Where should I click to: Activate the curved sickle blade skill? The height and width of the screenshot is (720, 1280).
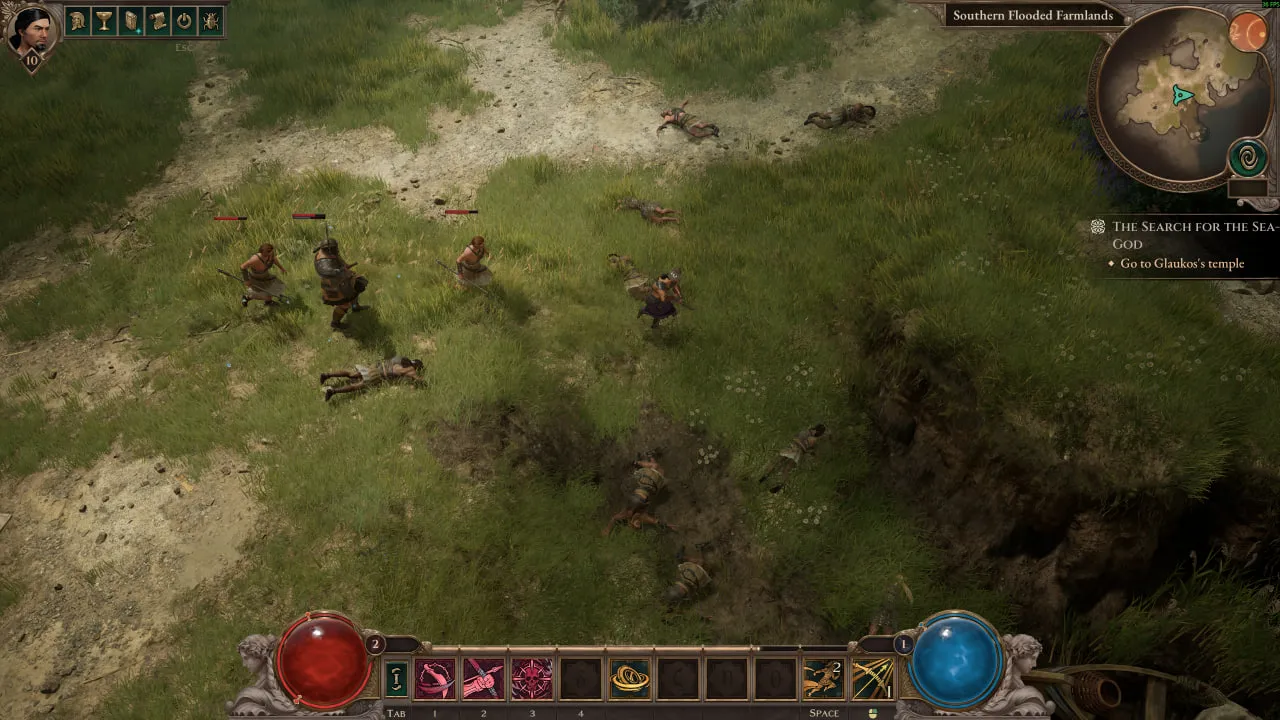435,679
